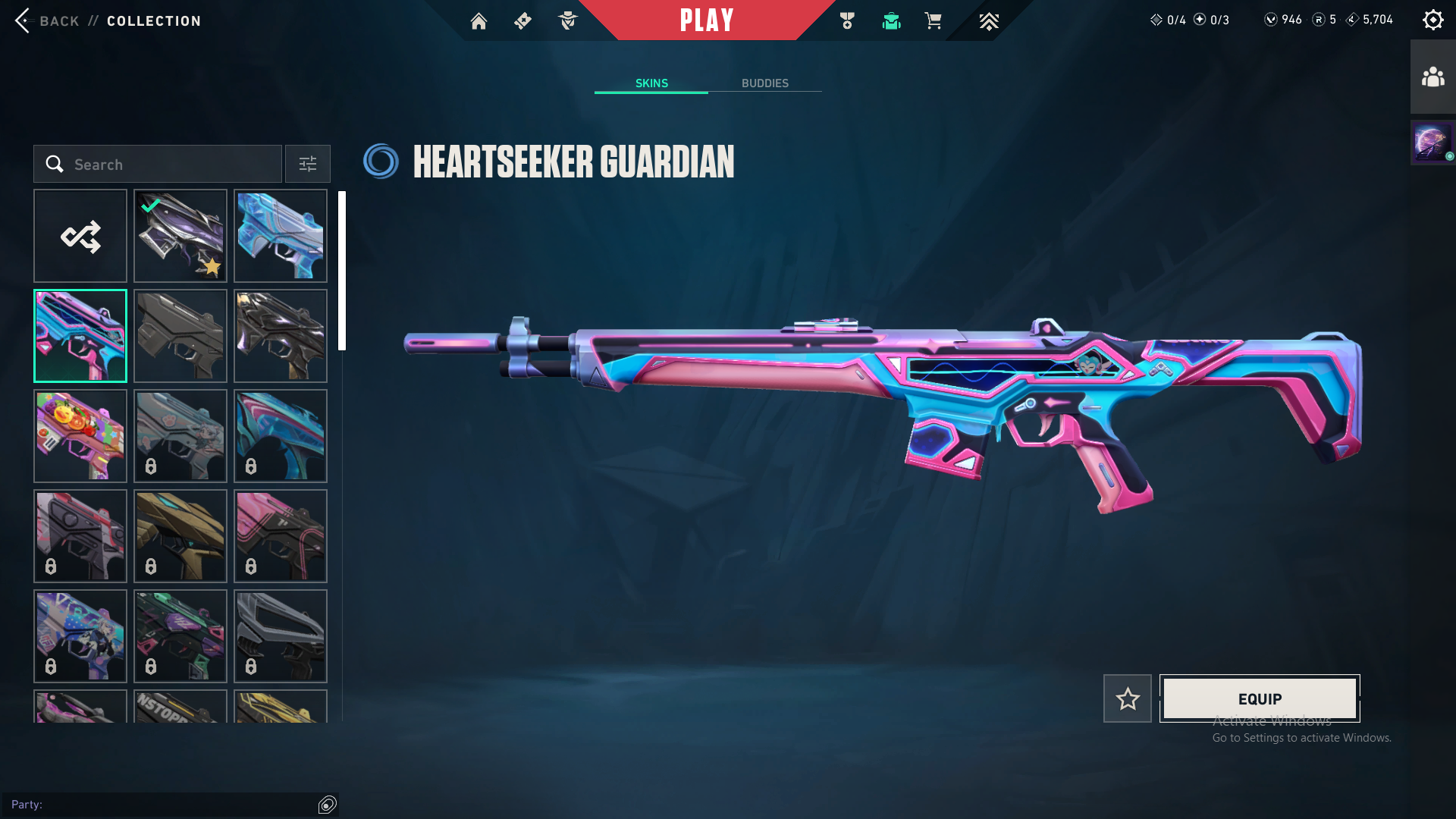Choose the random skin shuffle tile

click(x=80, y=236)
